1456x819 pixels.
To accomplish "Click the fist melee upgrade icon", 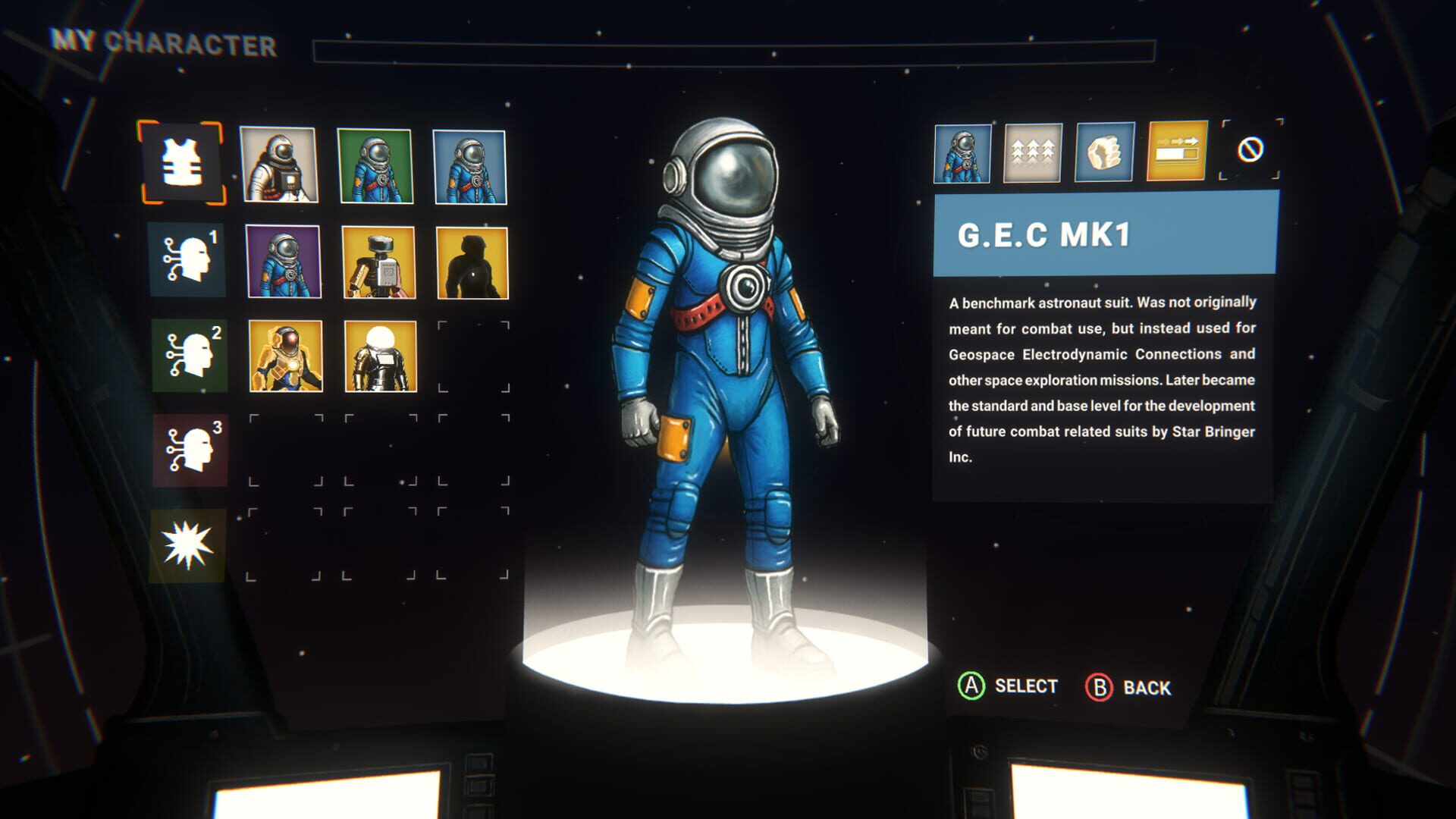I will [1103, 154].
